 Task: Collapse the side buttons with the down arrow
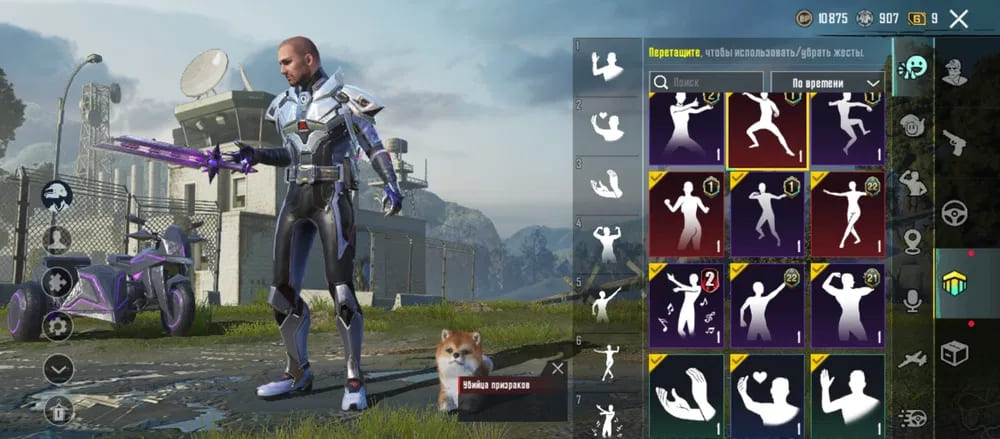[57, 369]
